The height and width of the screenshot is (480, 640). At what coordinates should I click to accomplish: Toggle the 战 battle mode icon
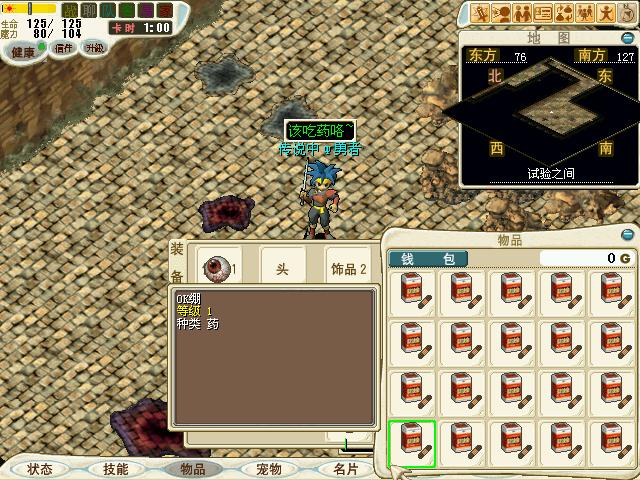pos(70,10)
